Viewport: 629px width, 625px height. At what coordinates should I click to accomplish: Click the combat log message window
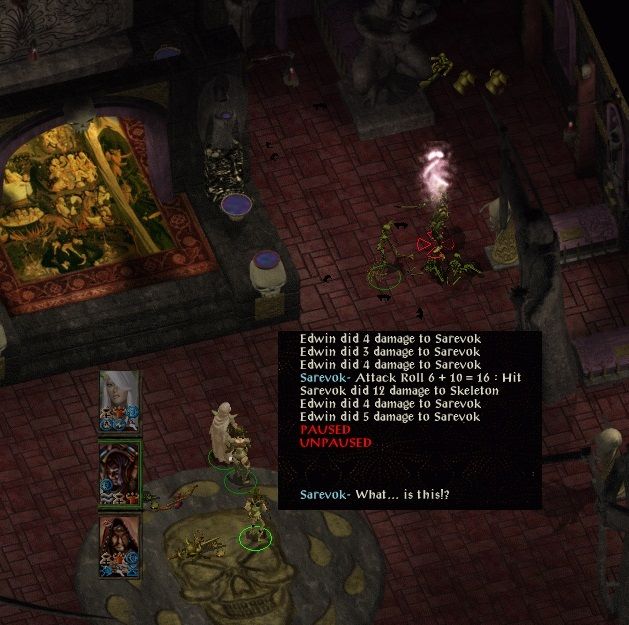click(410, 420)
